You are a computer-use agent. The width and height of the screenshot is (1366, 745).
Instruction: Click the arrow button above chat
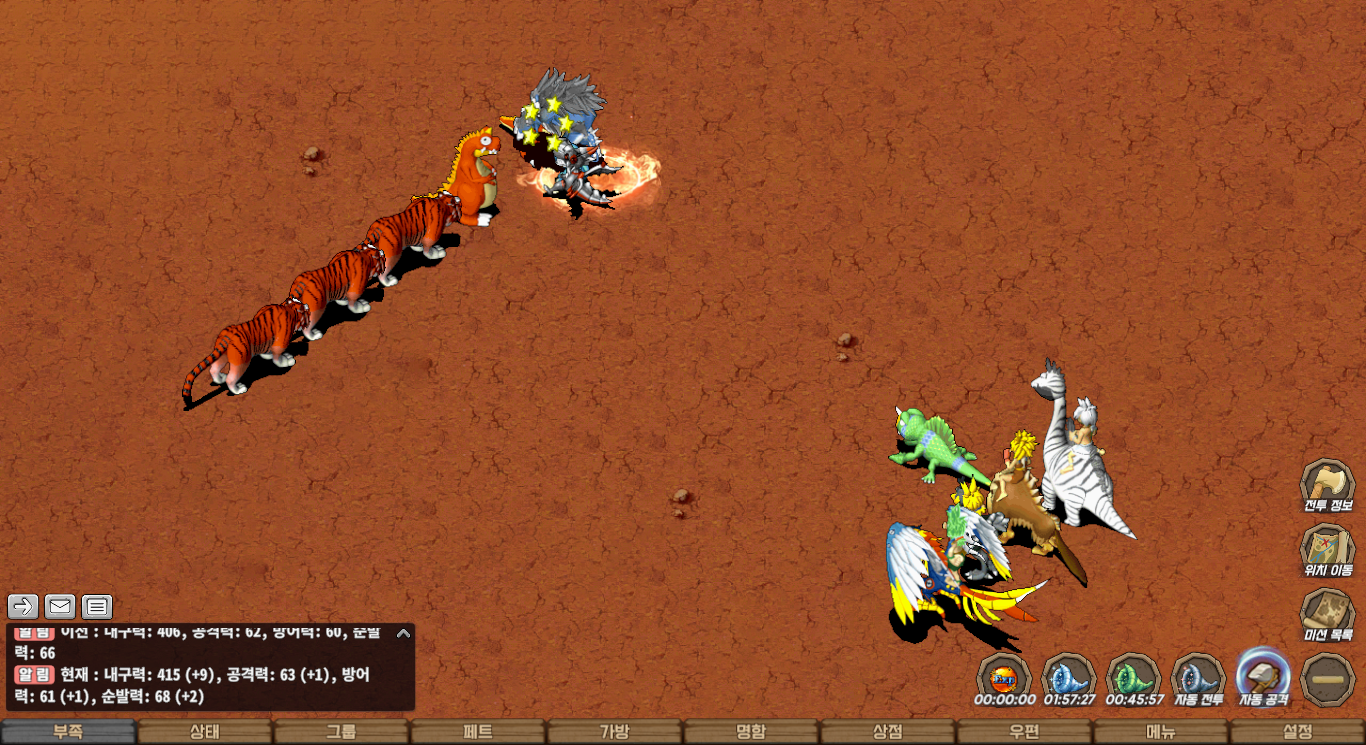click(x=23, y=606)
